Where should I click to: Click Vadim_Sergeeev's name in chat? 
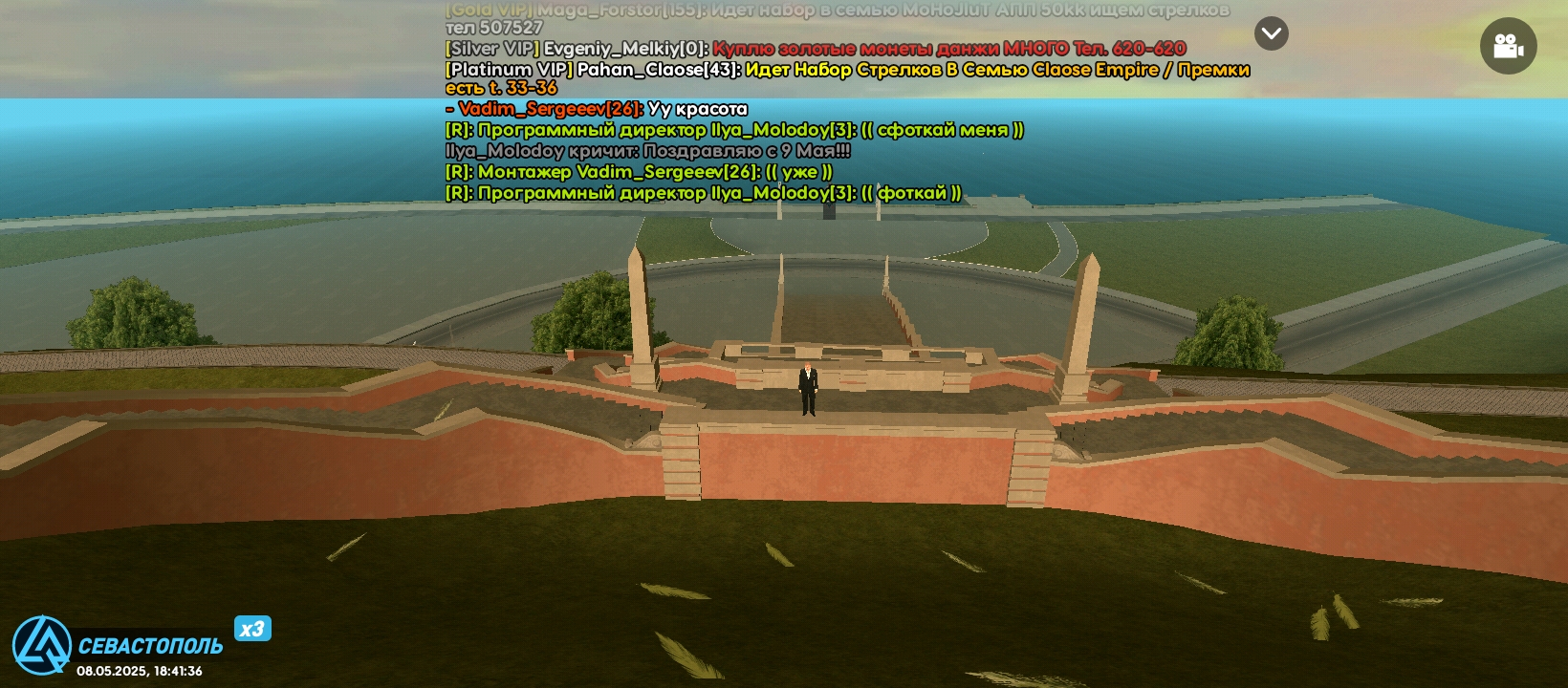pos(540,108)
